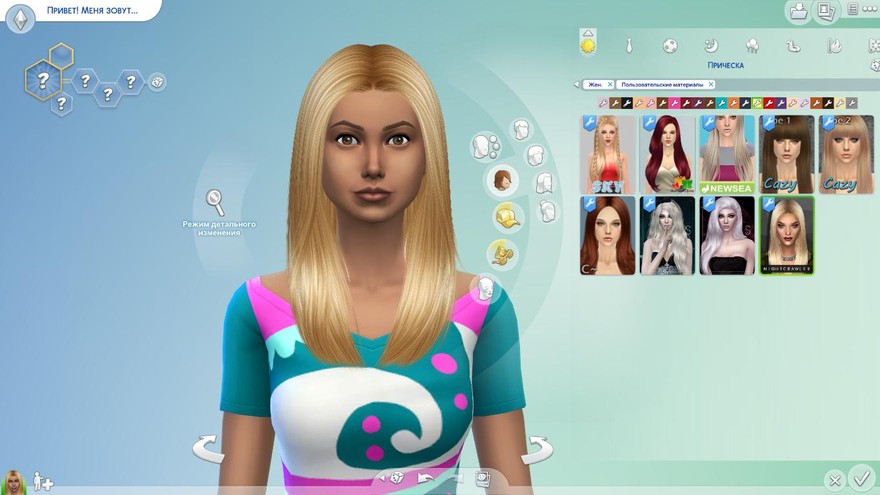Rotate the Sim with the right curved arrow
Image resolution: width=880 pixels, height=495 pixels.
(x=537, y=449)
